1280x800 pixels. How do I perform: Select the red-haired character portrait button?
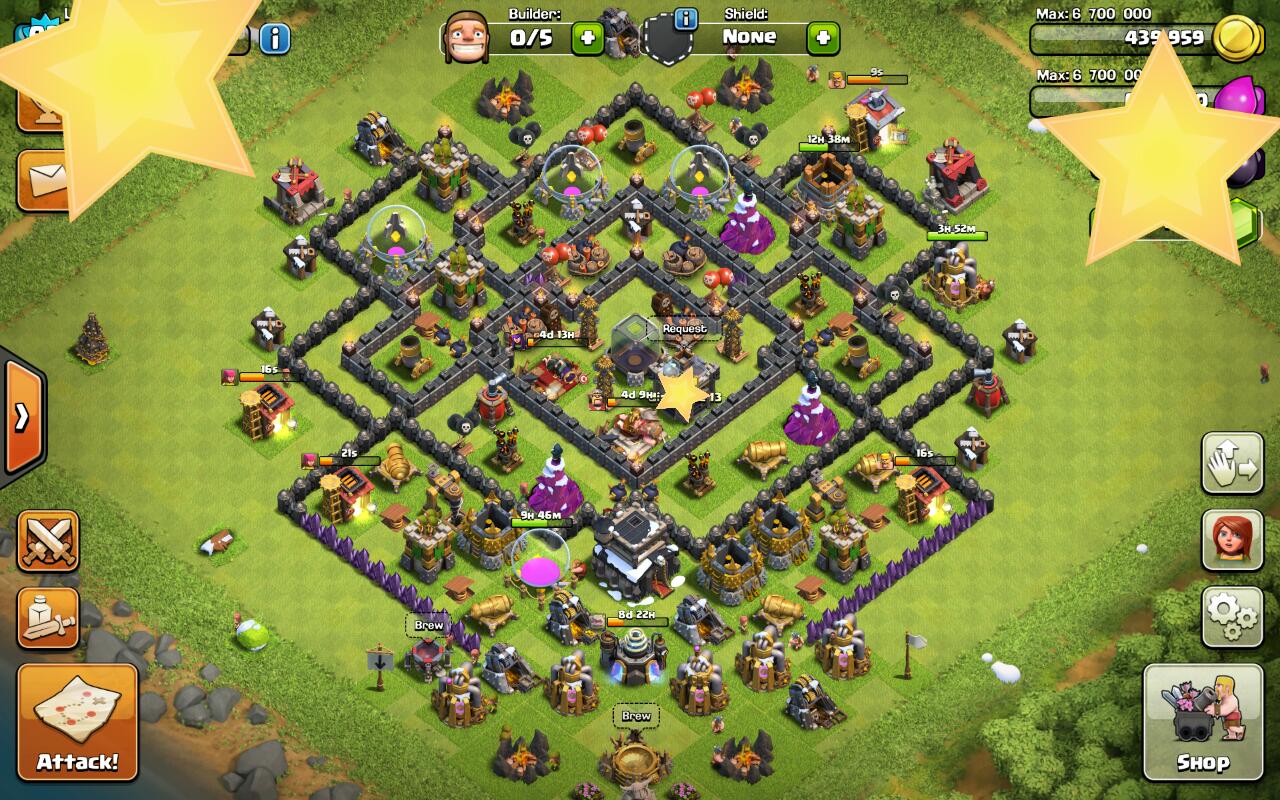[x=1231, y=540]
